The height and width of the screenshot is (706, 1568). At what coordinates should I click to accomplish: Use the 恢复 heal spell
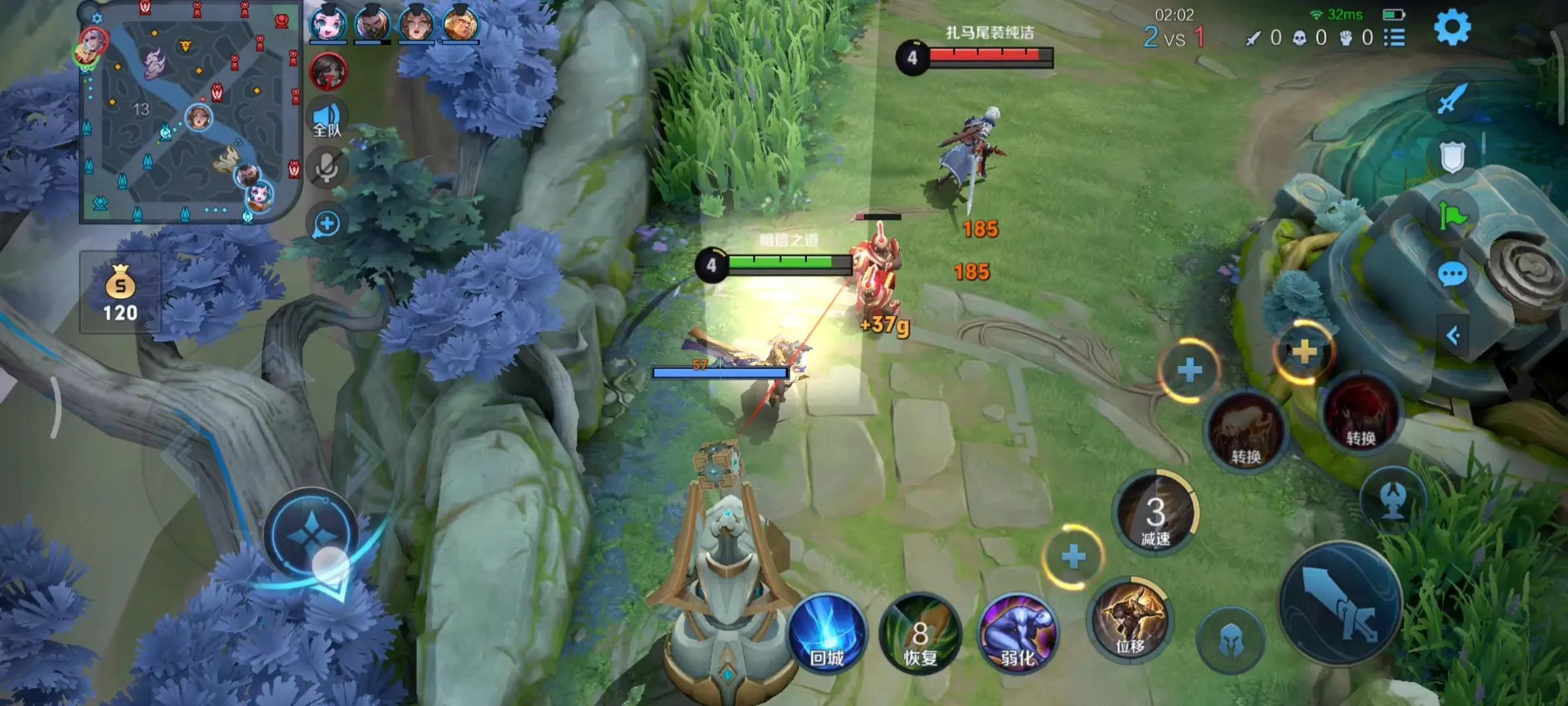(920, 634)
